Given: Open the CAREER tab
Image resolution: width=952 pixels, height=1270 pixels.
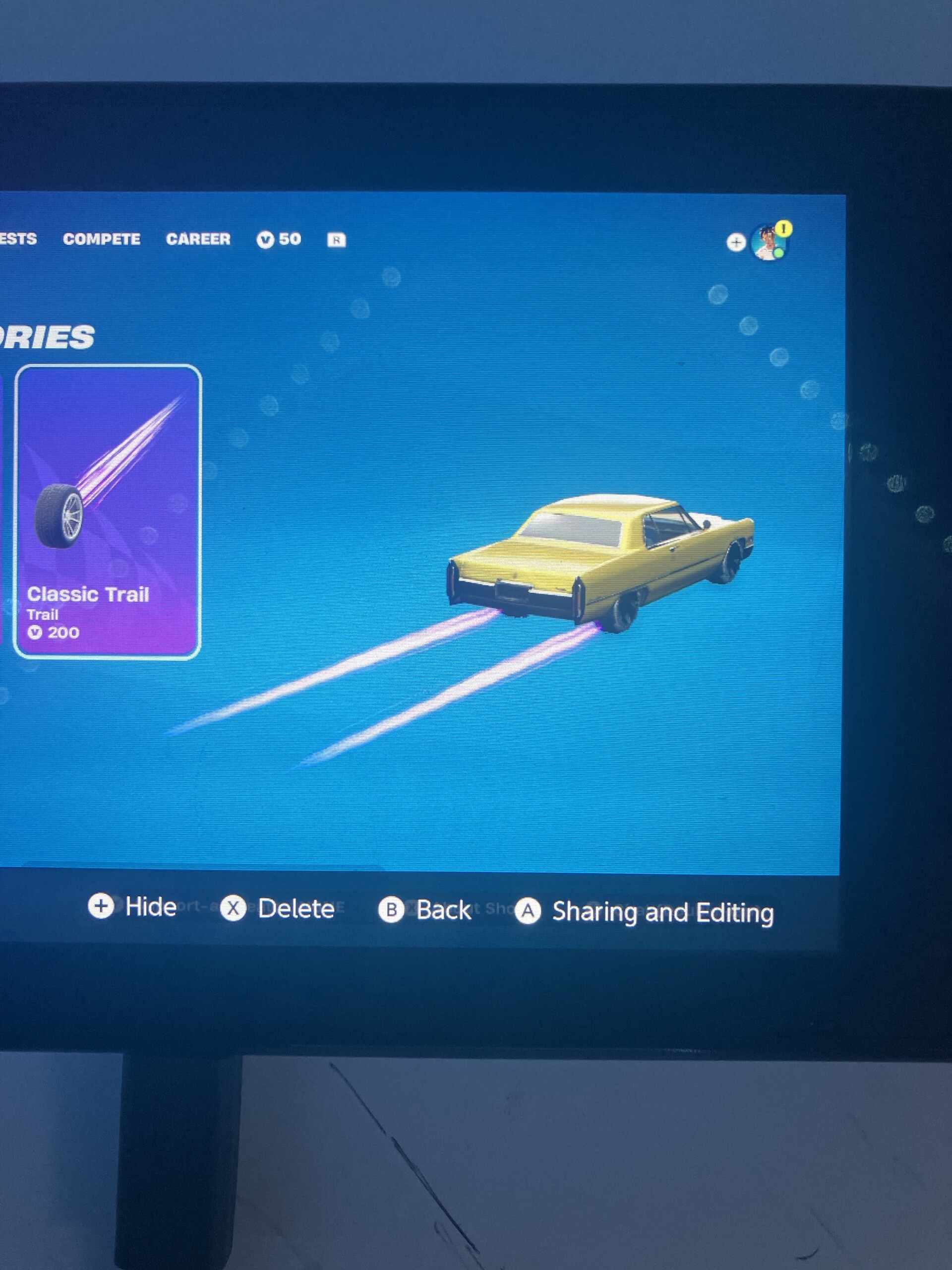Looking at the screenshot, I should click(x=198, y=239).
